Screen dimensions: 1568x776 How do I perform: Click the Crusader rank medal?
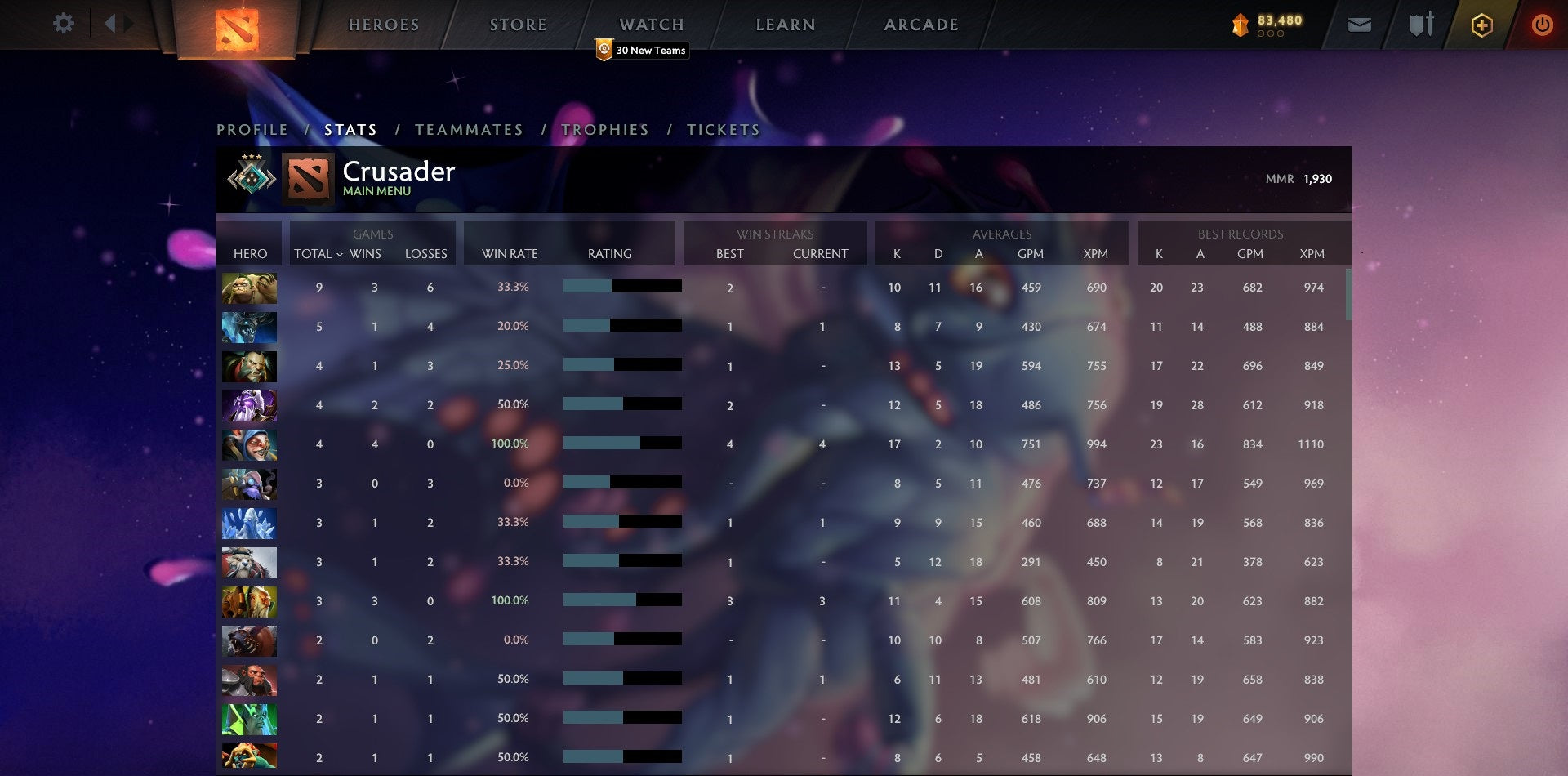tap(251, 177)
